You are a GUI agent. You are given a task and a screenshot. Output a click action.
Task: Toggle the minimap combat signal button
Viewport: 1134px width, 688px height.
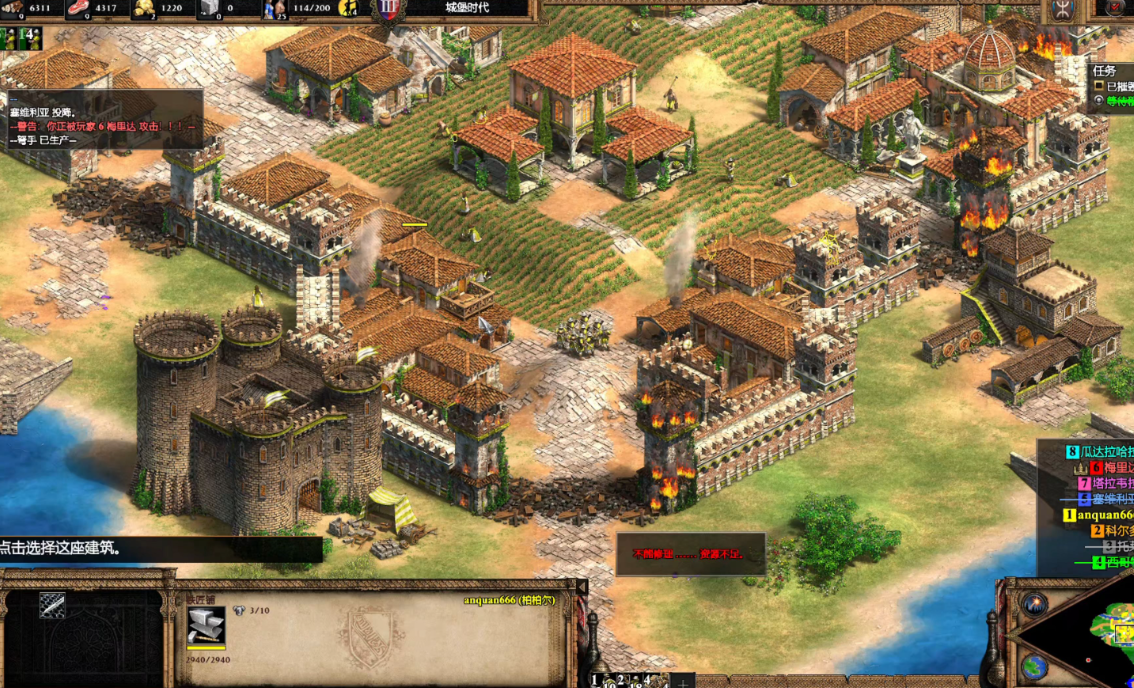click(1033, 606)
